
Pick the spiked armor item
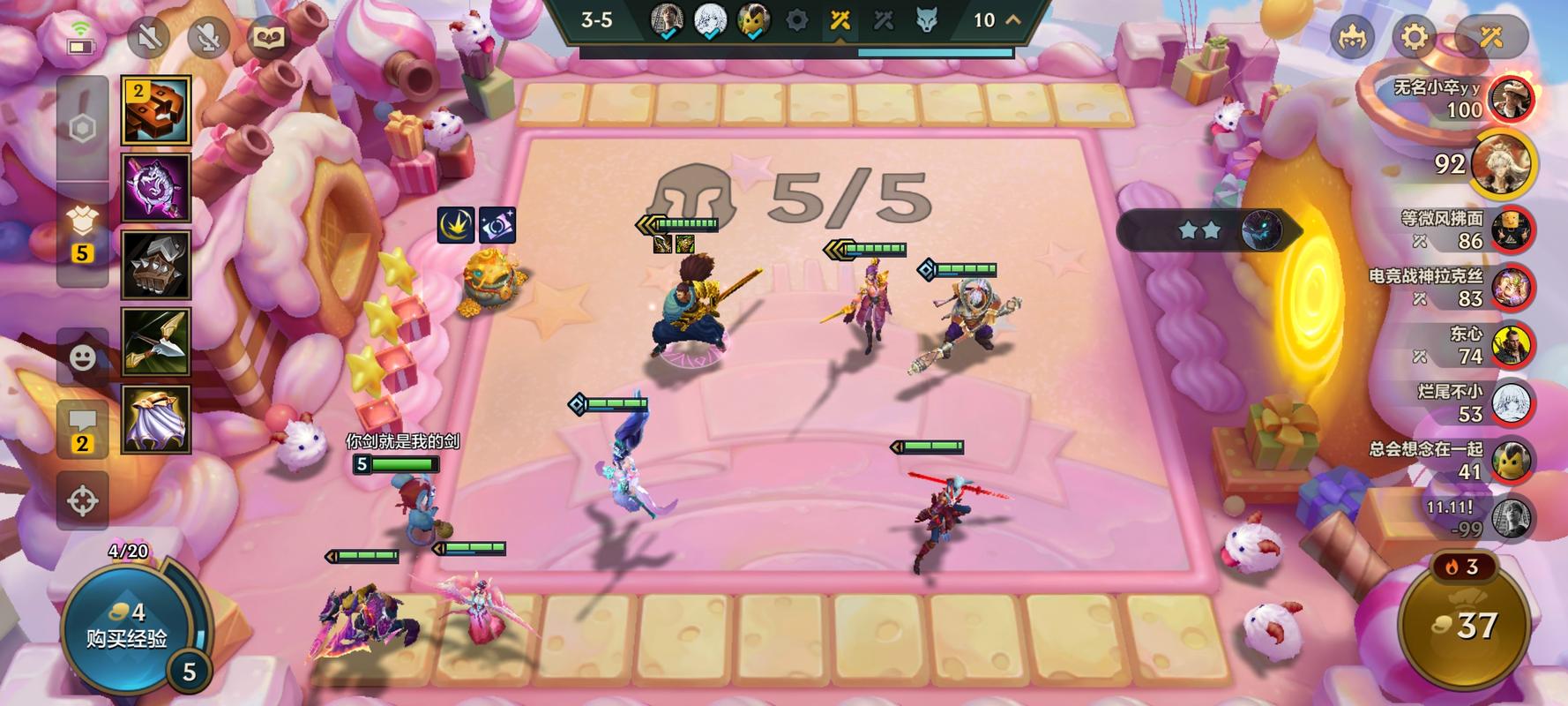click(156, 265)
